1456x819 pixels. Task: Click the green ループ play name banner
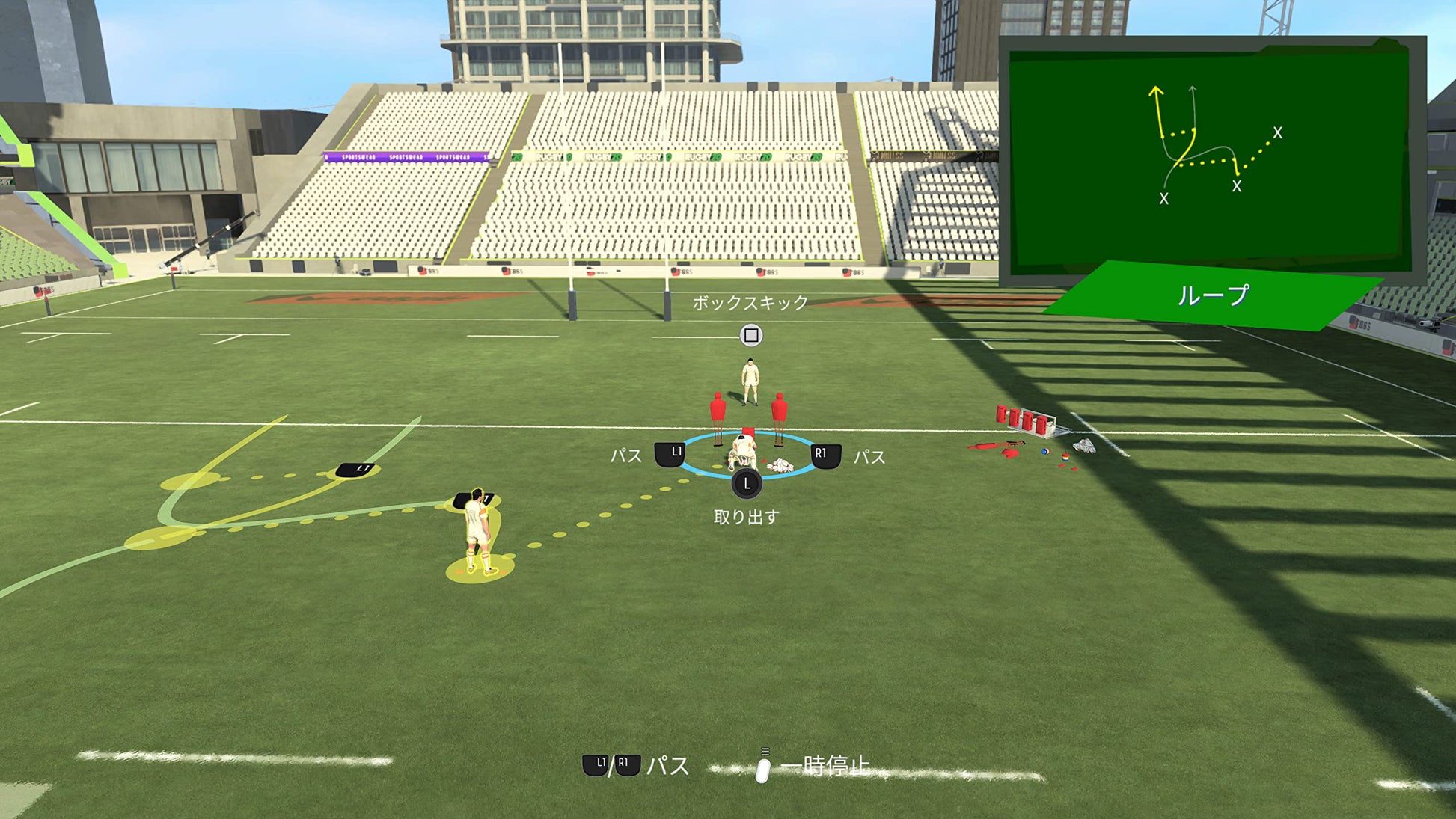coord(1212,295)
